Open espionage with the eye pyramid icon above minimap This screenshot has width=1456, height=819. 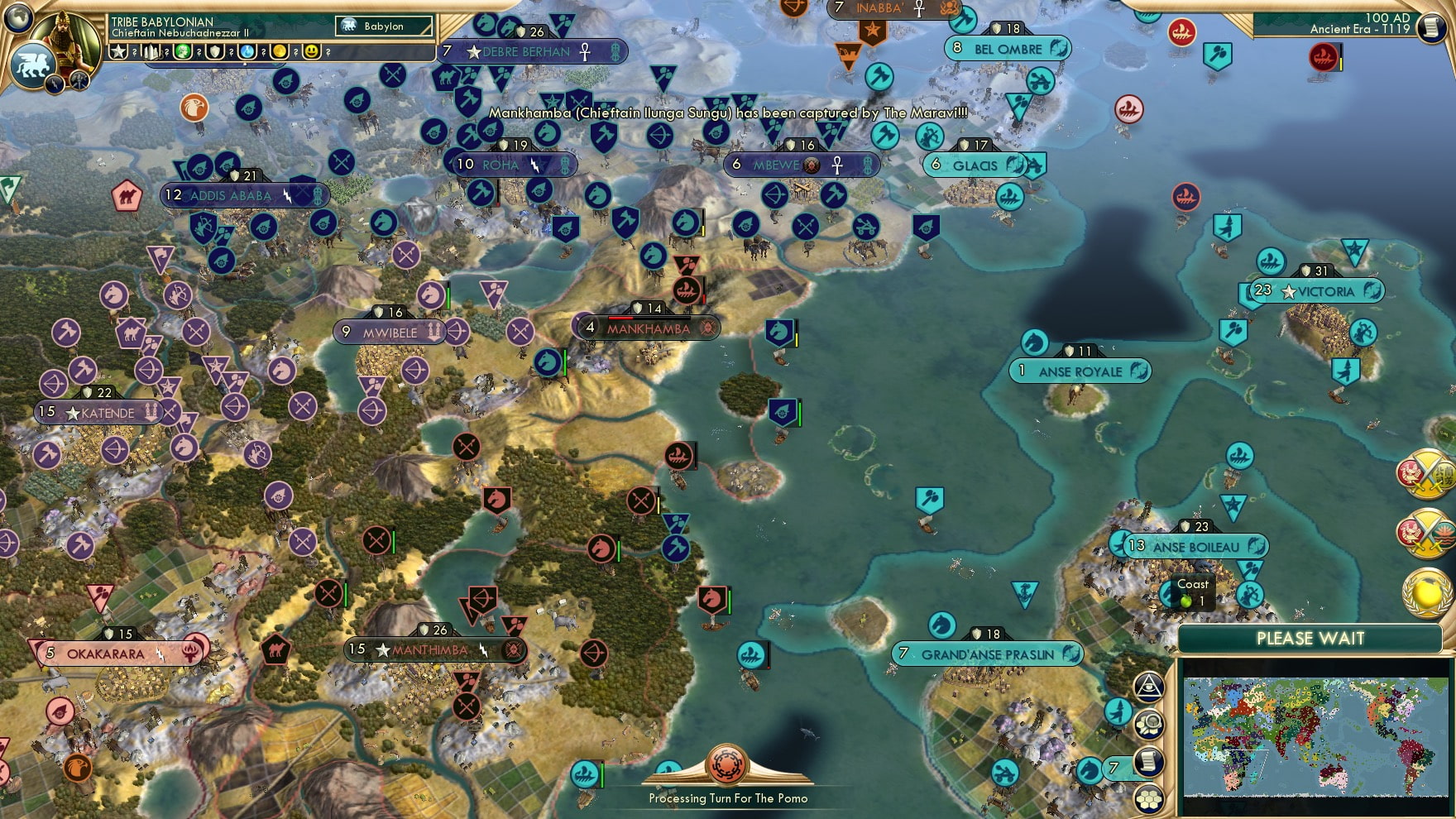[1148, 685]
